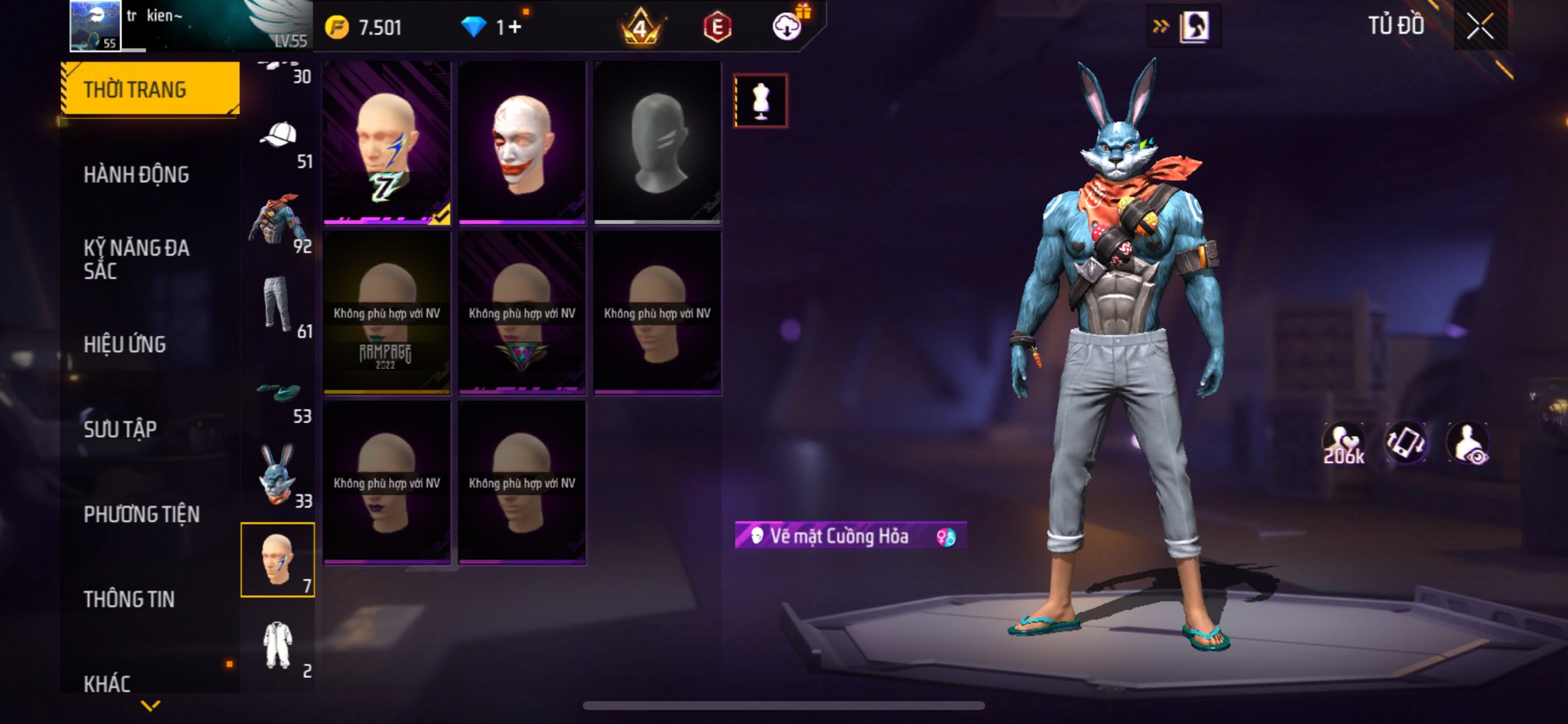
Task: Open the white jumpsuit set category
Action: [277, 645]
